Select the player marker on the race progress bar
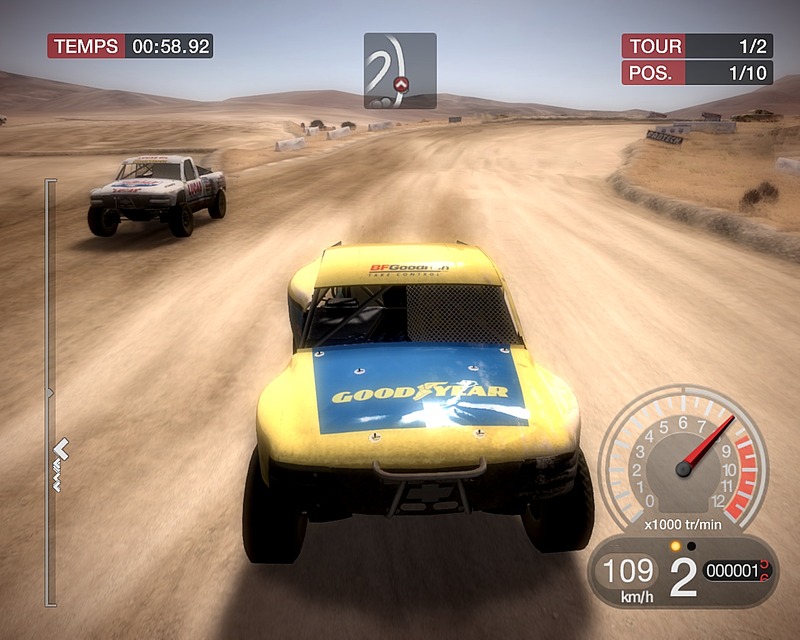 point(61,447)
